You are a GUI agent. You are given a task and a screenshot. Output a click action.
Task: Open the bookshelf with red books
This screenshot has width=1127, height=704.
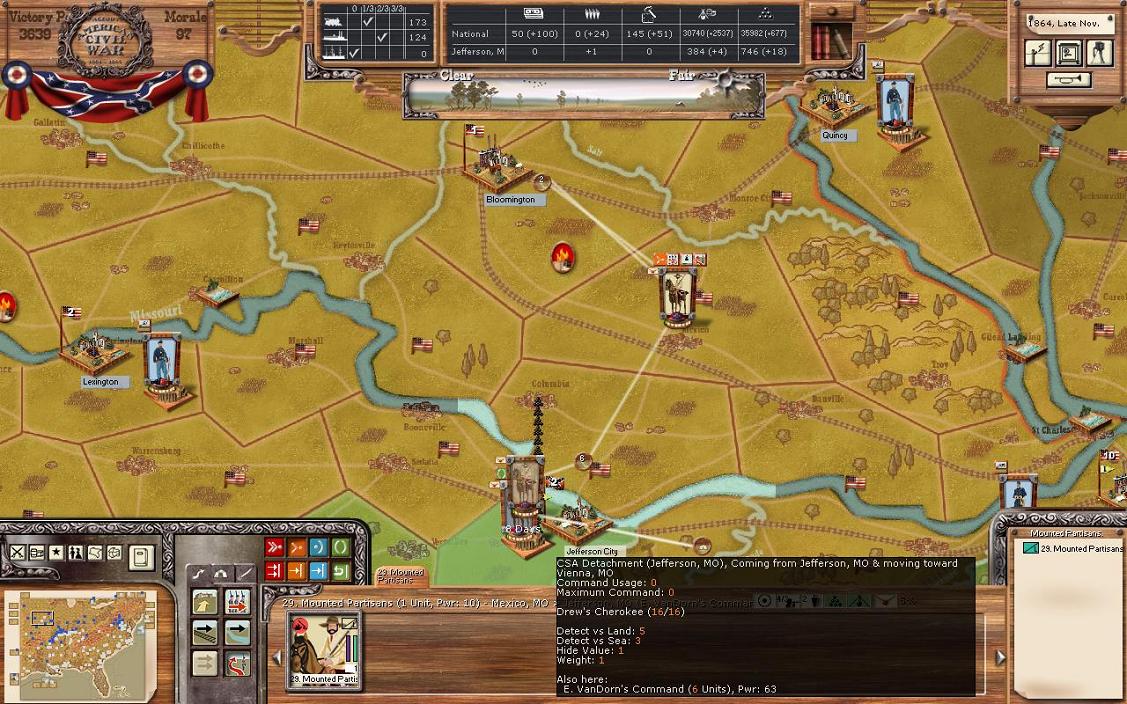tap(830, 41)
